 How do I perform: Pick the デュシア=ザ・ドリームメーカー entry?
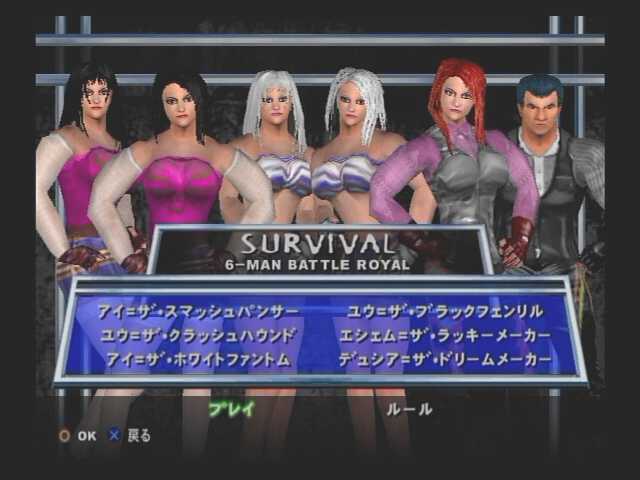pos(446,358)
